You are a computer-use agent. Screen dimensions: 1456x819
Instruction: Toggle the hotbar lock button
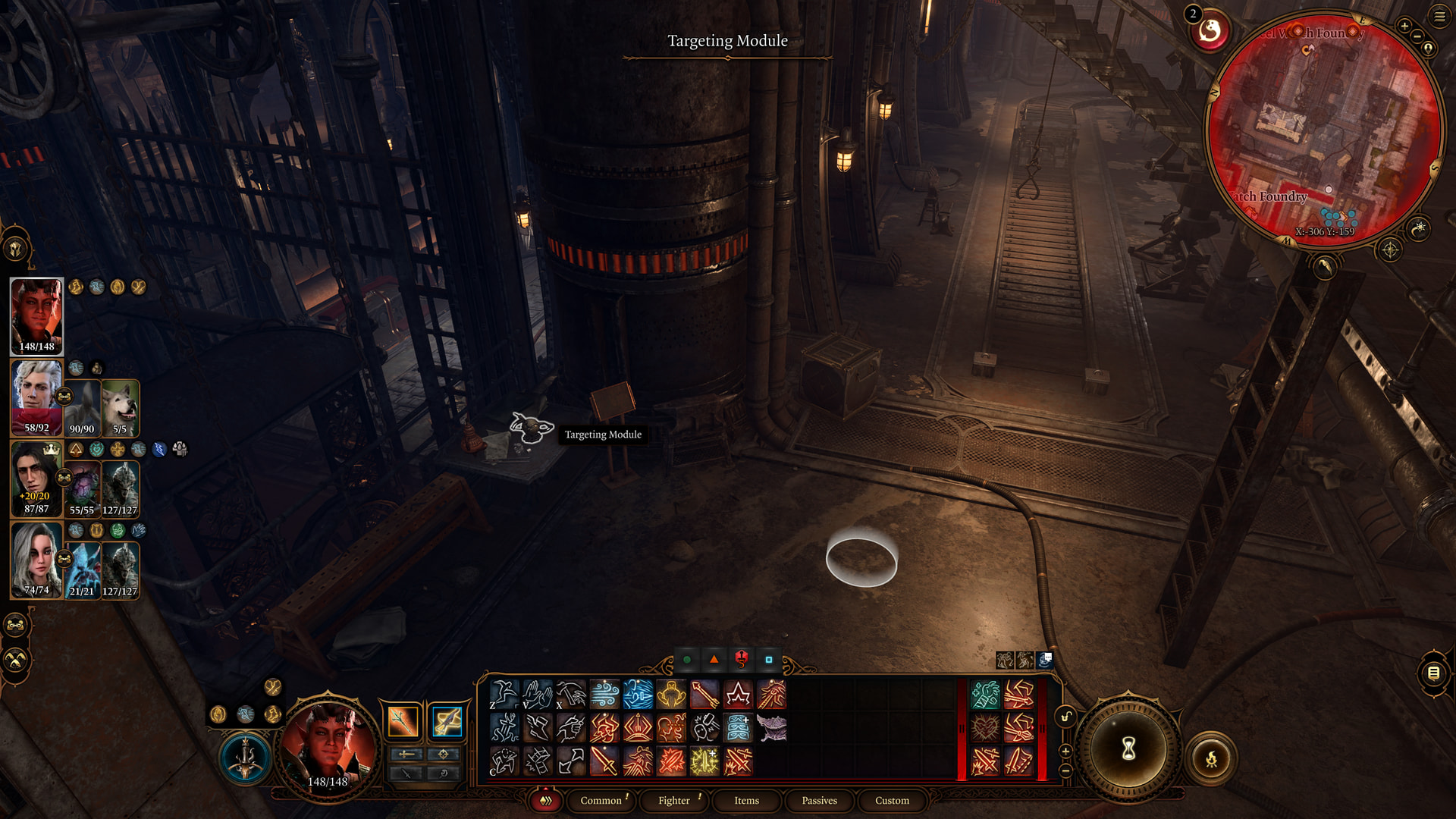coord(1065,717)
